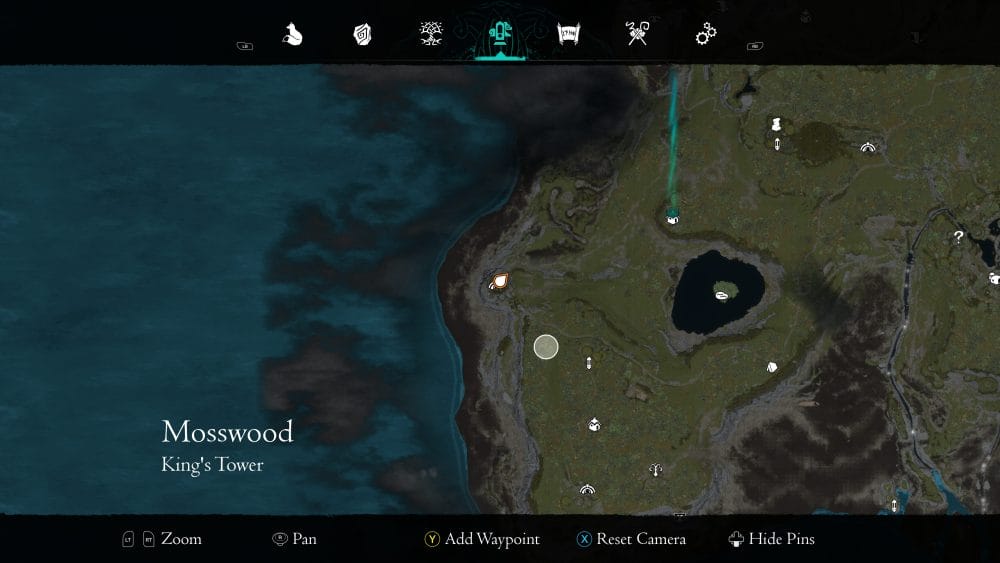The image size is (1000, 563).
Task: Select the highlighted map tab
Action: point(498,35)
